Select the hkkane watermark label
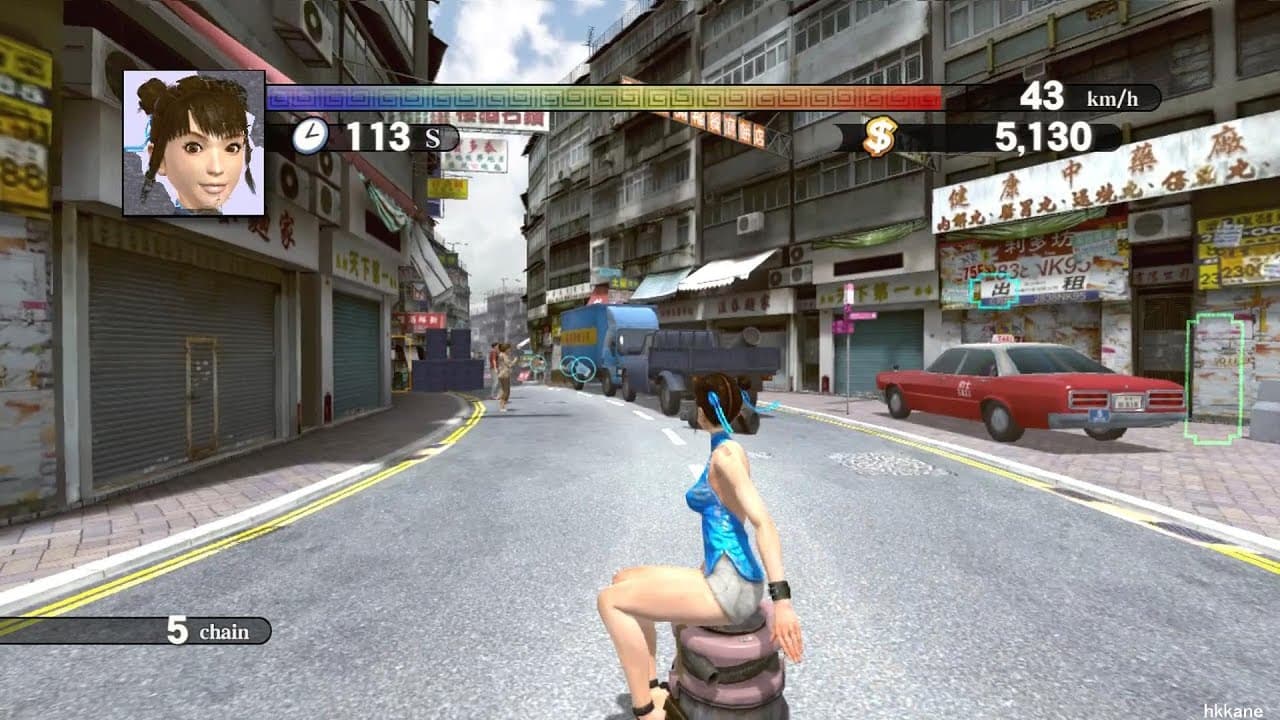The width and height of the screenshot is (1280, 720). (x=1230, y=711)
